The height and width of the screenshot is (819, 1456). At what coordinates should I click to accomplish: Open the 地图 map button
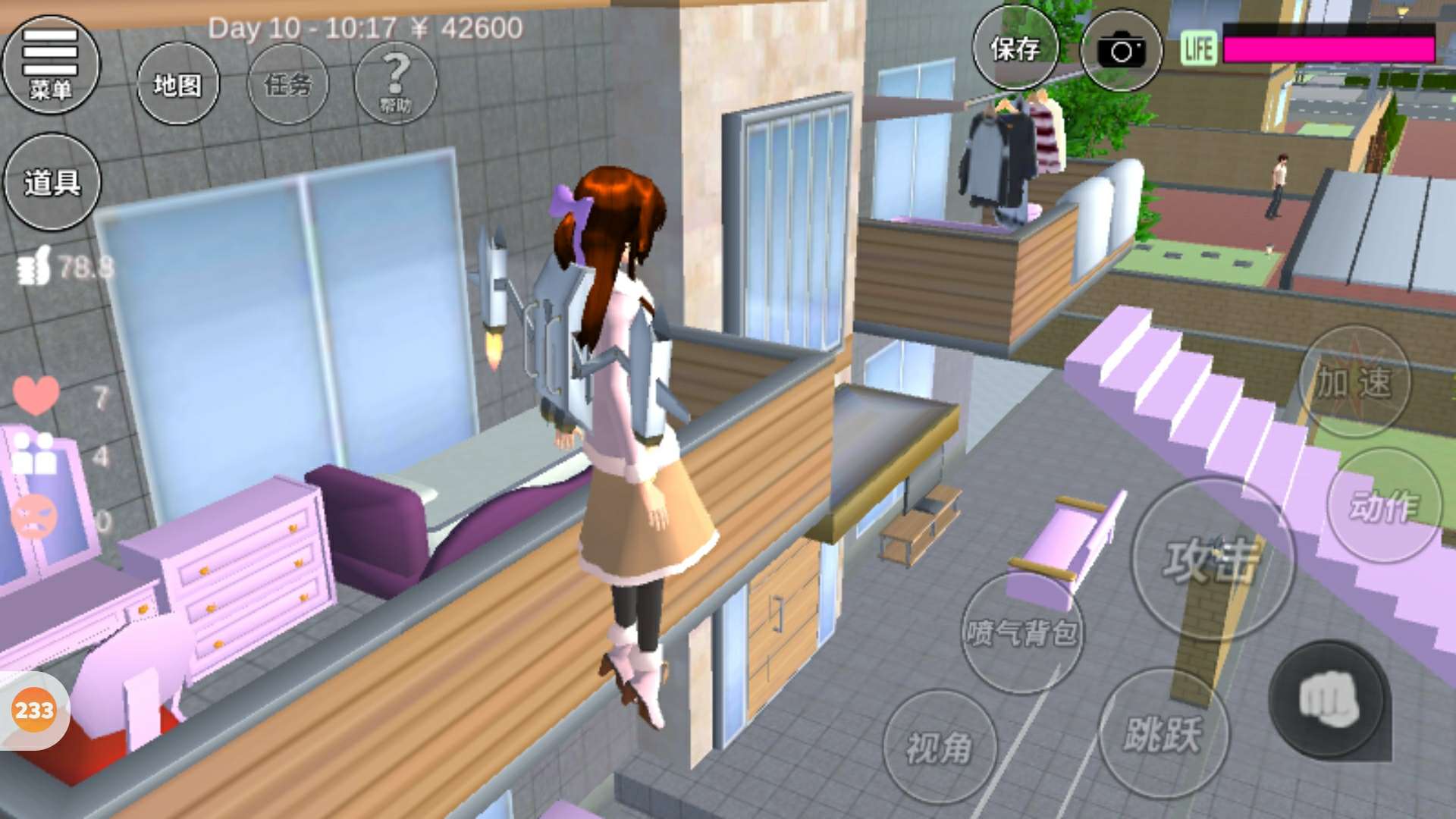[177, 84]
